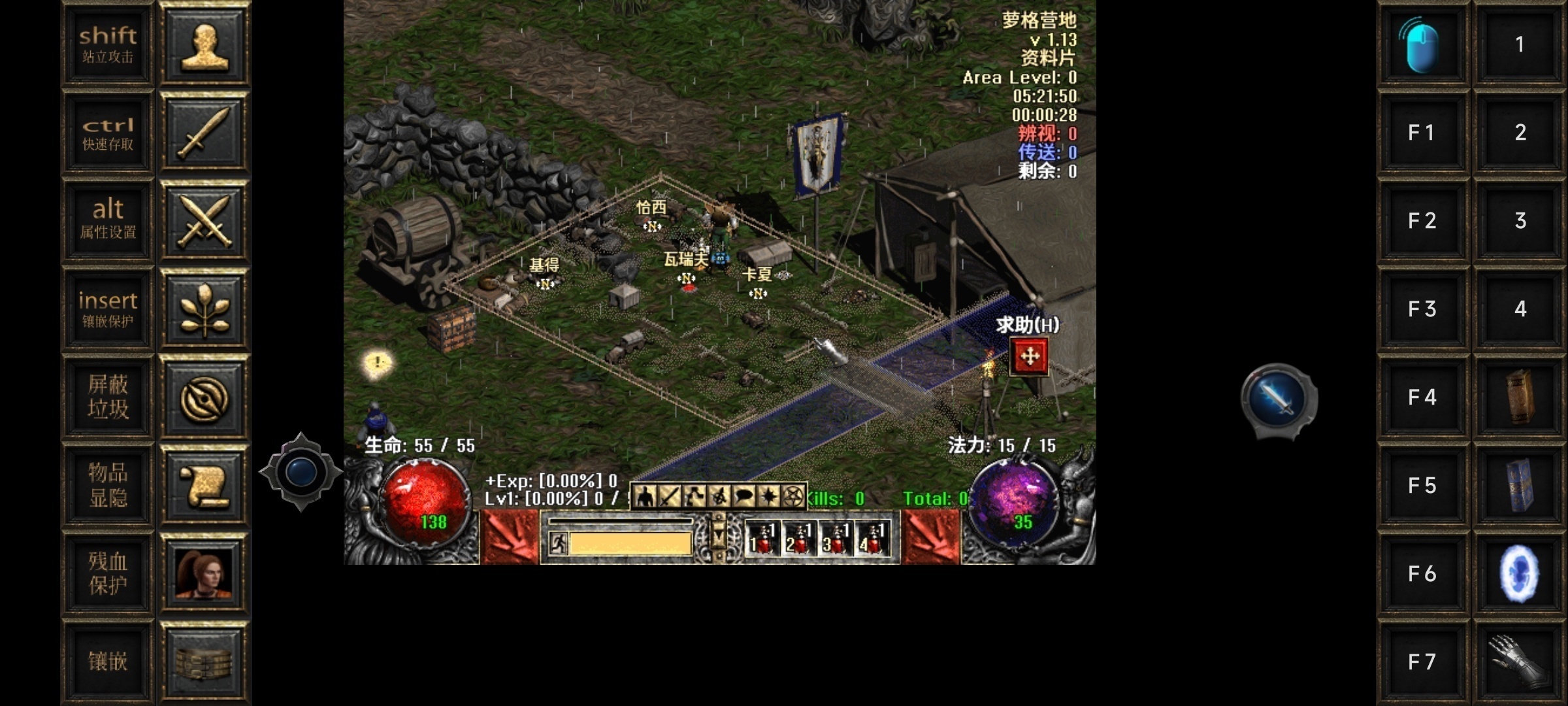Toggle 残血保护 low-health protection
The width and height of the screenshot is (1568, 706).
[108, 573]
